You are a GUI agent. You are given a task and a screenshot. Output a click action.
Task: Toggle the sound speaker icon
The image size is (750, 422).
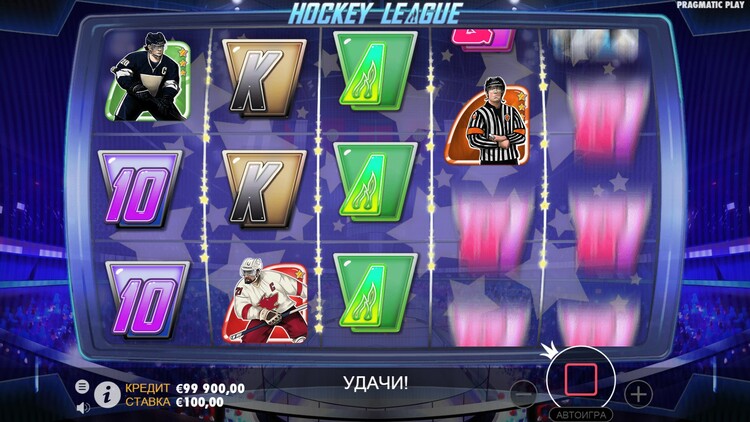(x=82, y=407)
